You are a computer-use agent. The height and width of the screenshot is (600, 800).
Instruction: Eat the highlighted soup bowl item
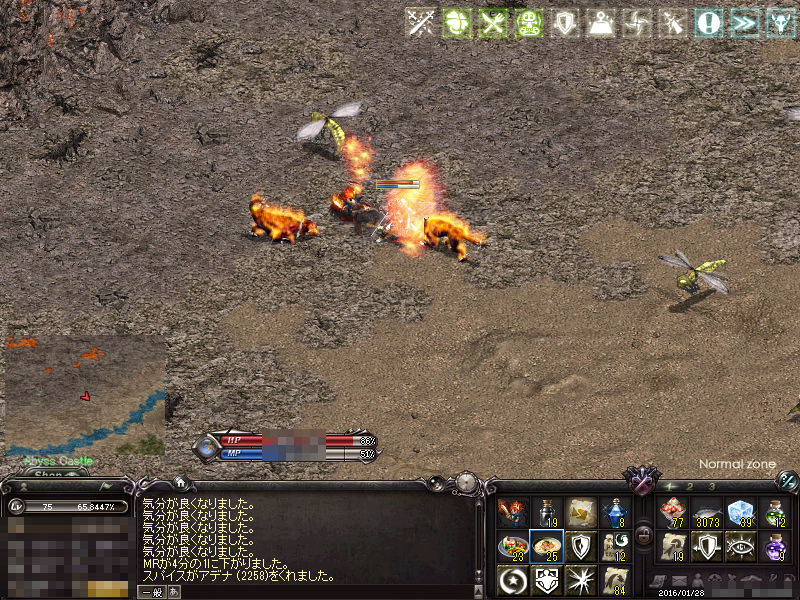tap(546, 546)
